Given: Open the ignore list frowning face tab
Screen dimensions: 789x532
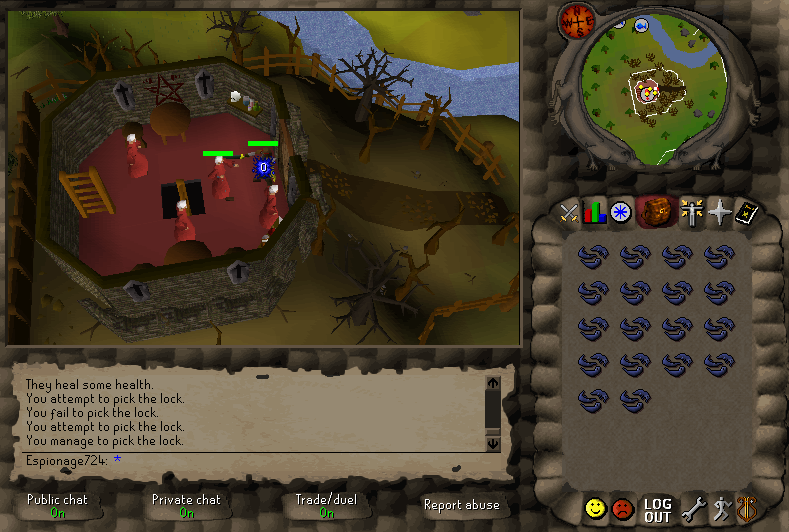Looking at the screenshot, I should pyautogui.click(x=623, y=509).
